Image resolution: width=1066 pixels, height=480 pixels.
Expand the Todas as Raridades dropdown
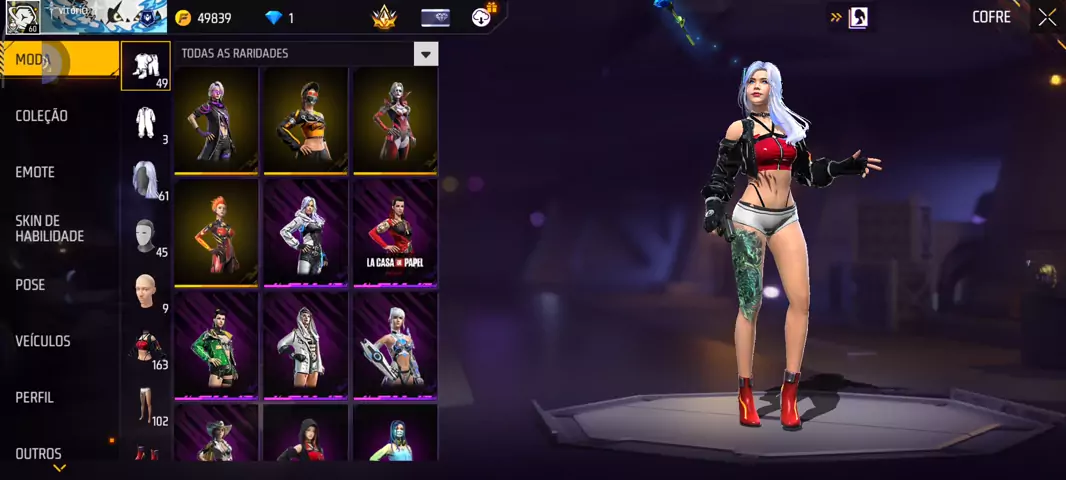[x=427, y=54]
